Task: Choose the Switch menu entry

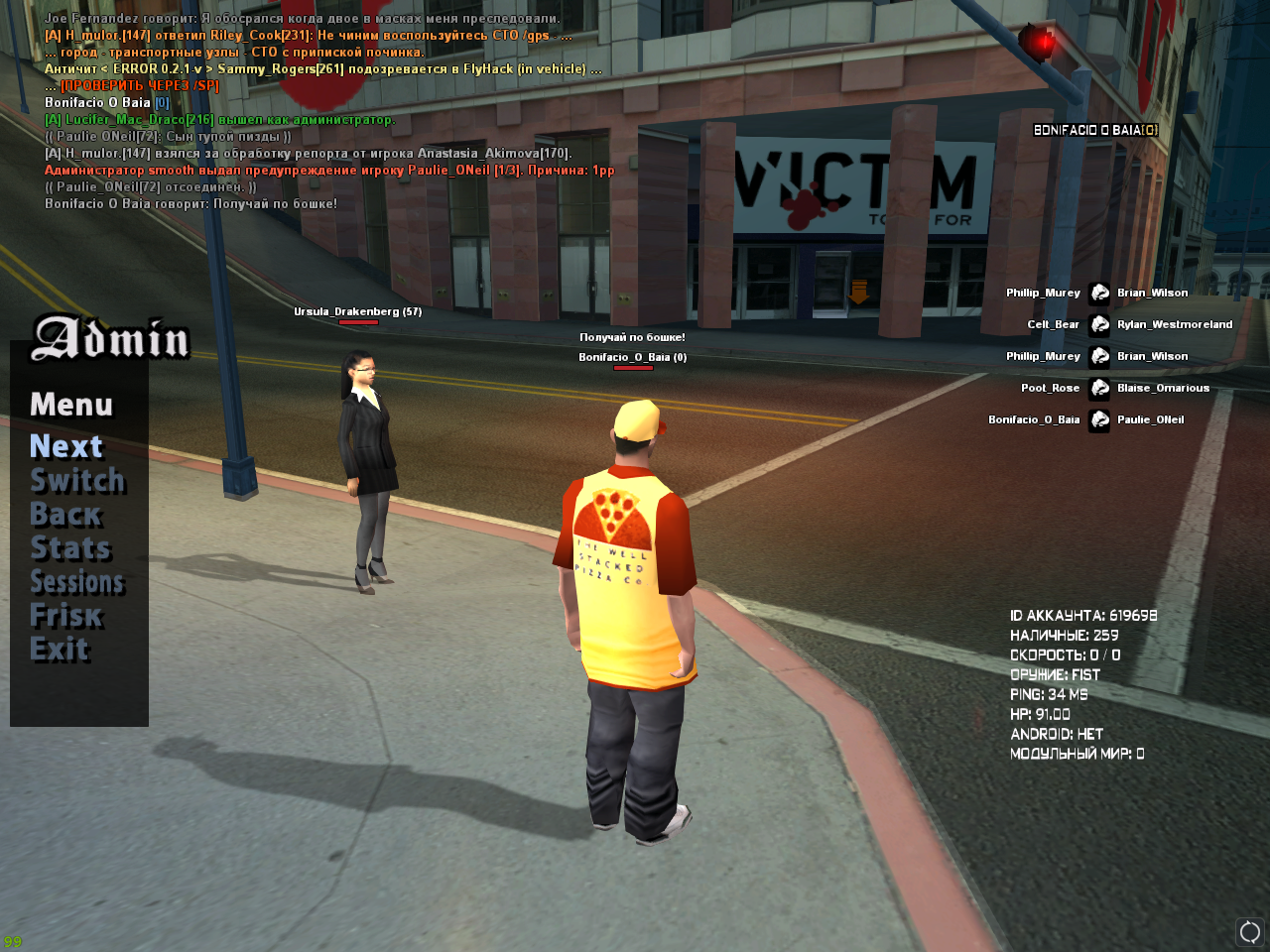Action: (x=77, y=481)
